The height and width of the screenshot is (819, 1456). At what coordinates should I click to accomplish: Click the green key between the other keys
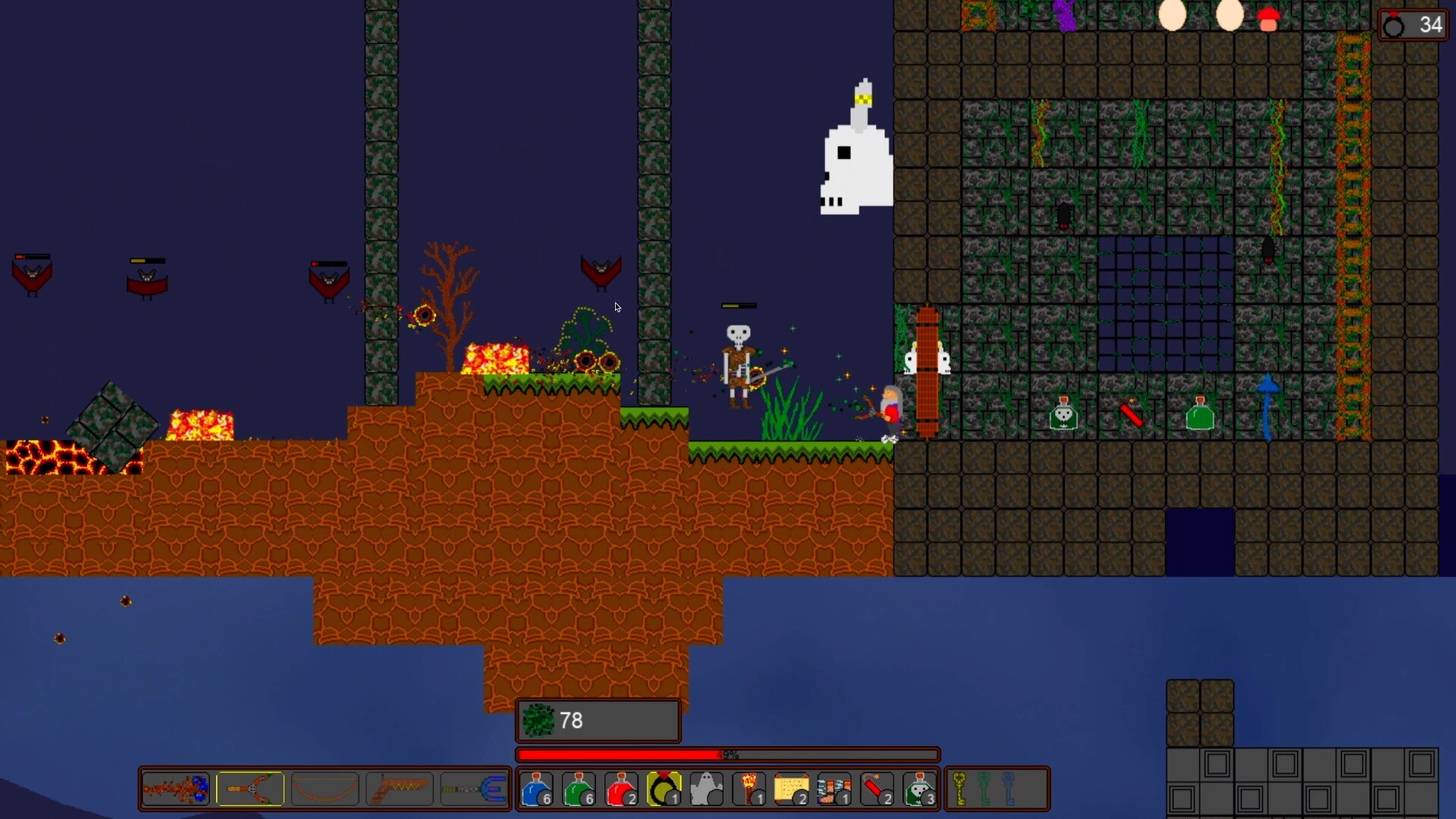(984, 789)
